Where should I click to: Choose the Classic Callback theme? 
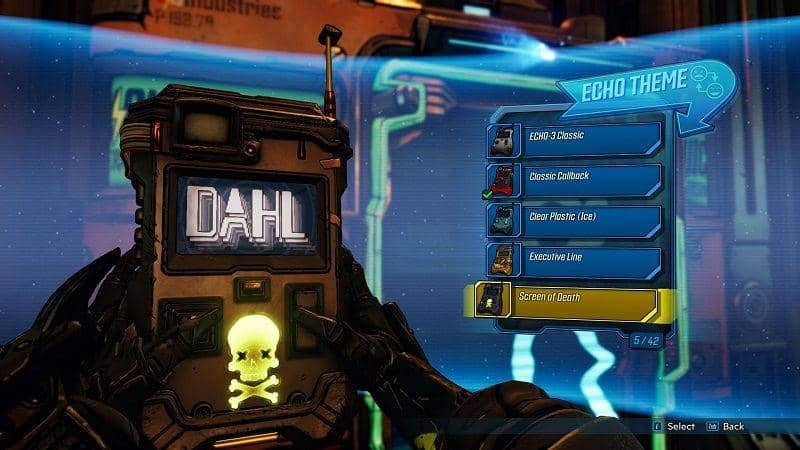tap(576, 181)
